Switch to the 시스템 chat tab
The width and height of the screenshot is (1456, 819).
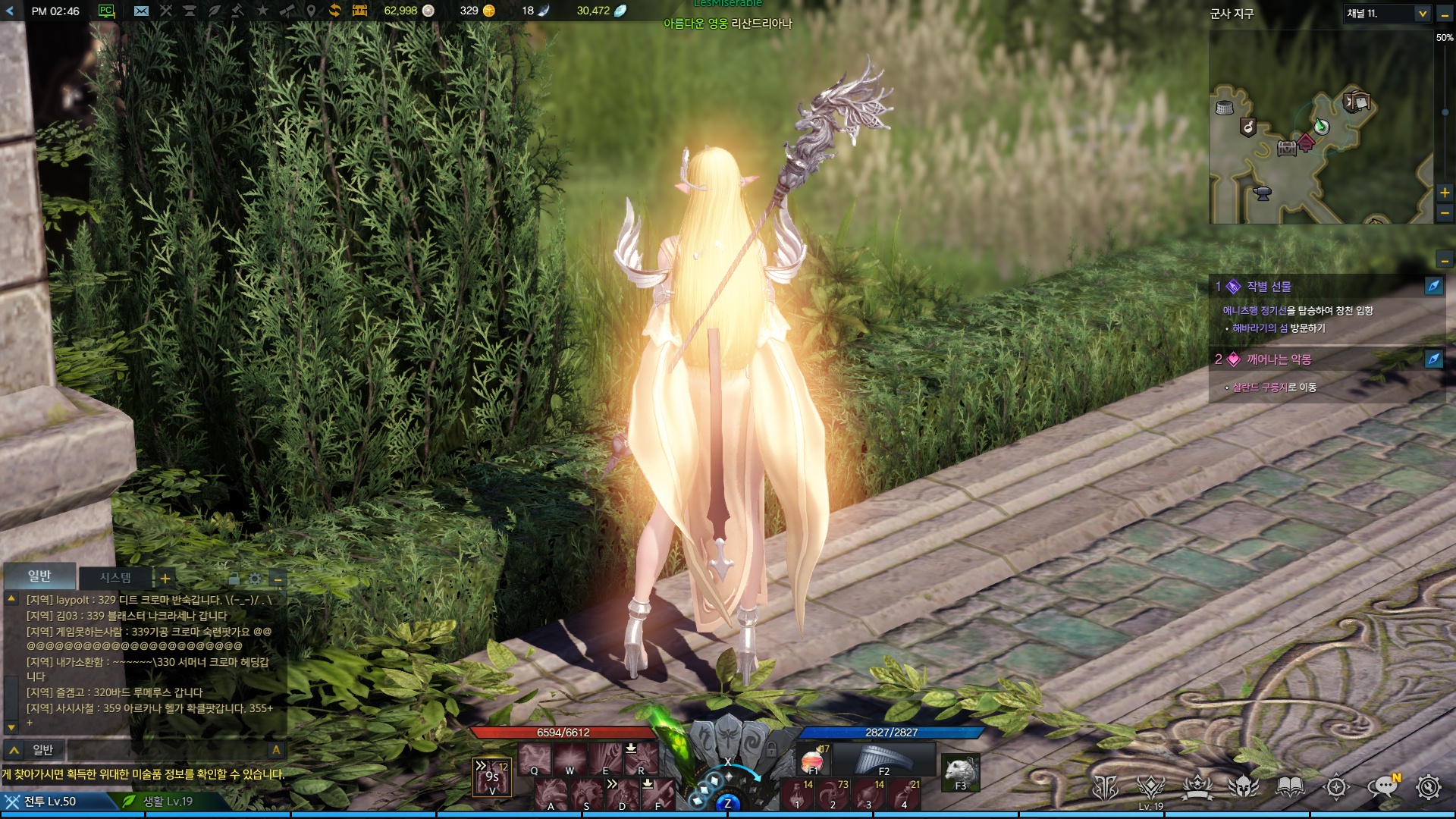coord(115,578)
